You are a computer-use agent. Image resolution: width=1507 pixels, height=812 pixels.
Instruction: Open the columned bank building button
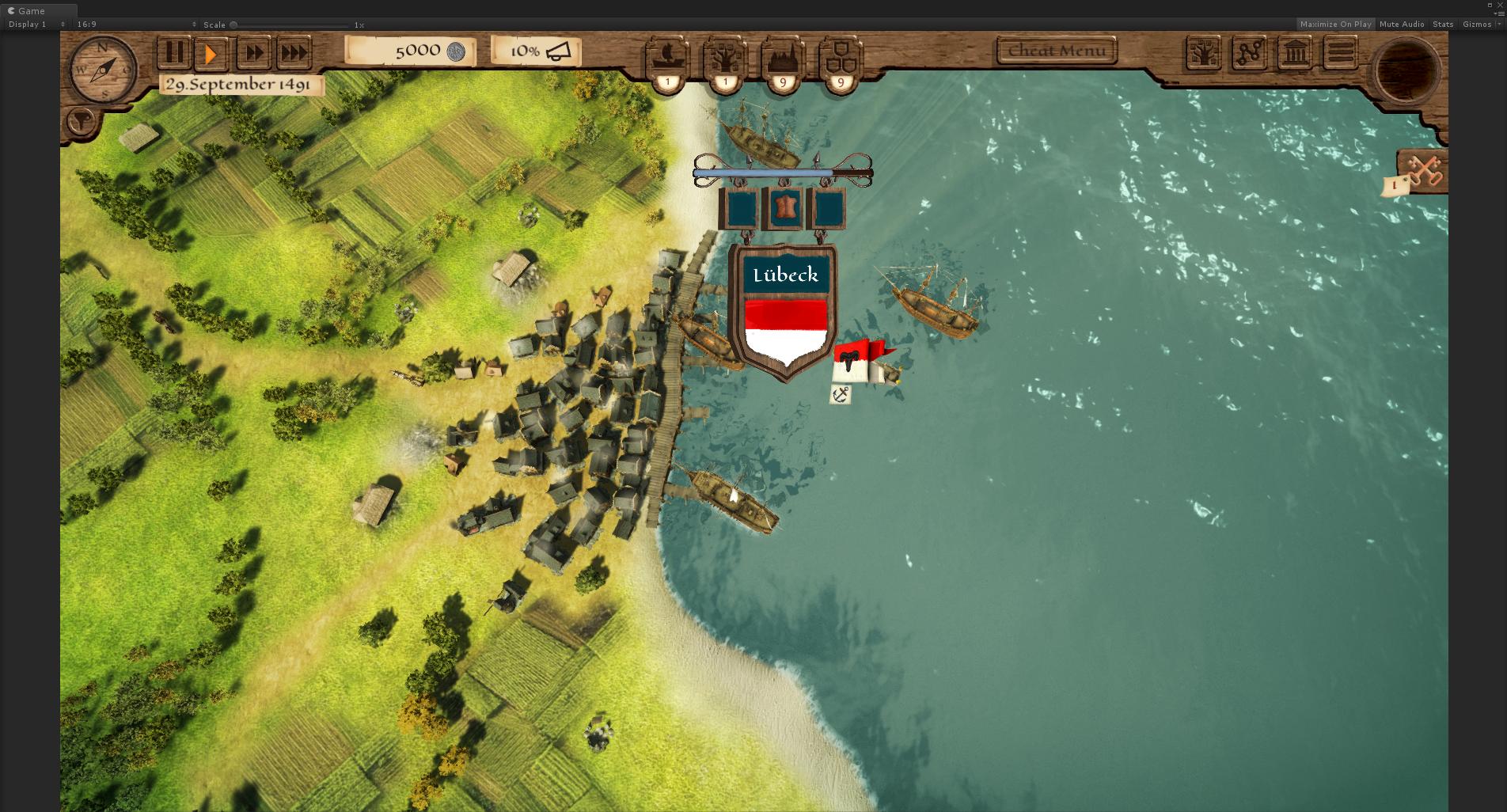[1295, 54]
